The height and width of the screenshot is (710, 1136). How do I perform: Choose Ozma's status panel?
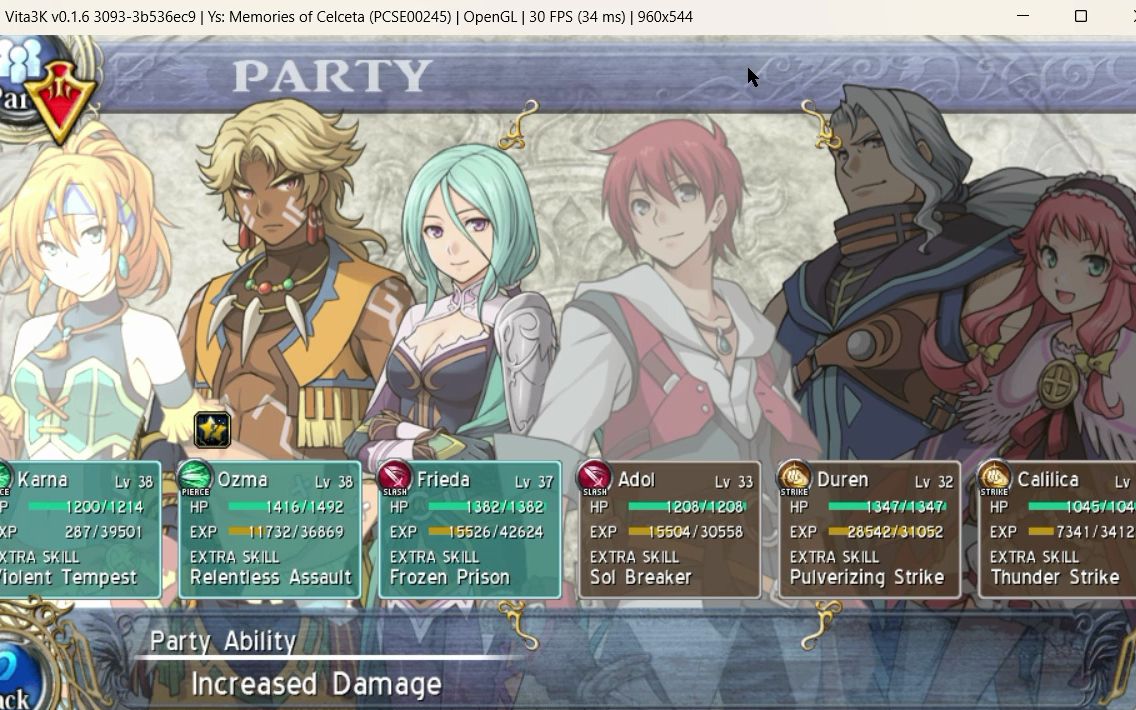(270, 529)
